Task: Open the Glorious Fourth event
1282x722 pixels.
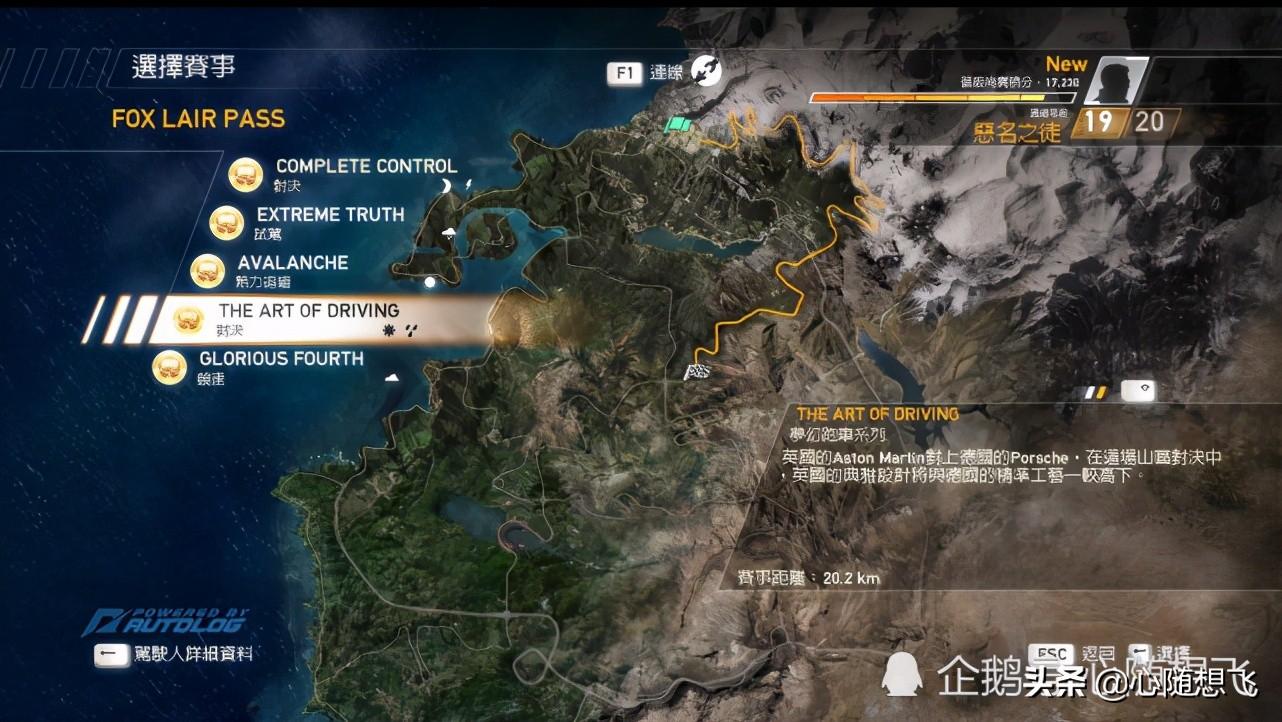Action: click(280, 359)
